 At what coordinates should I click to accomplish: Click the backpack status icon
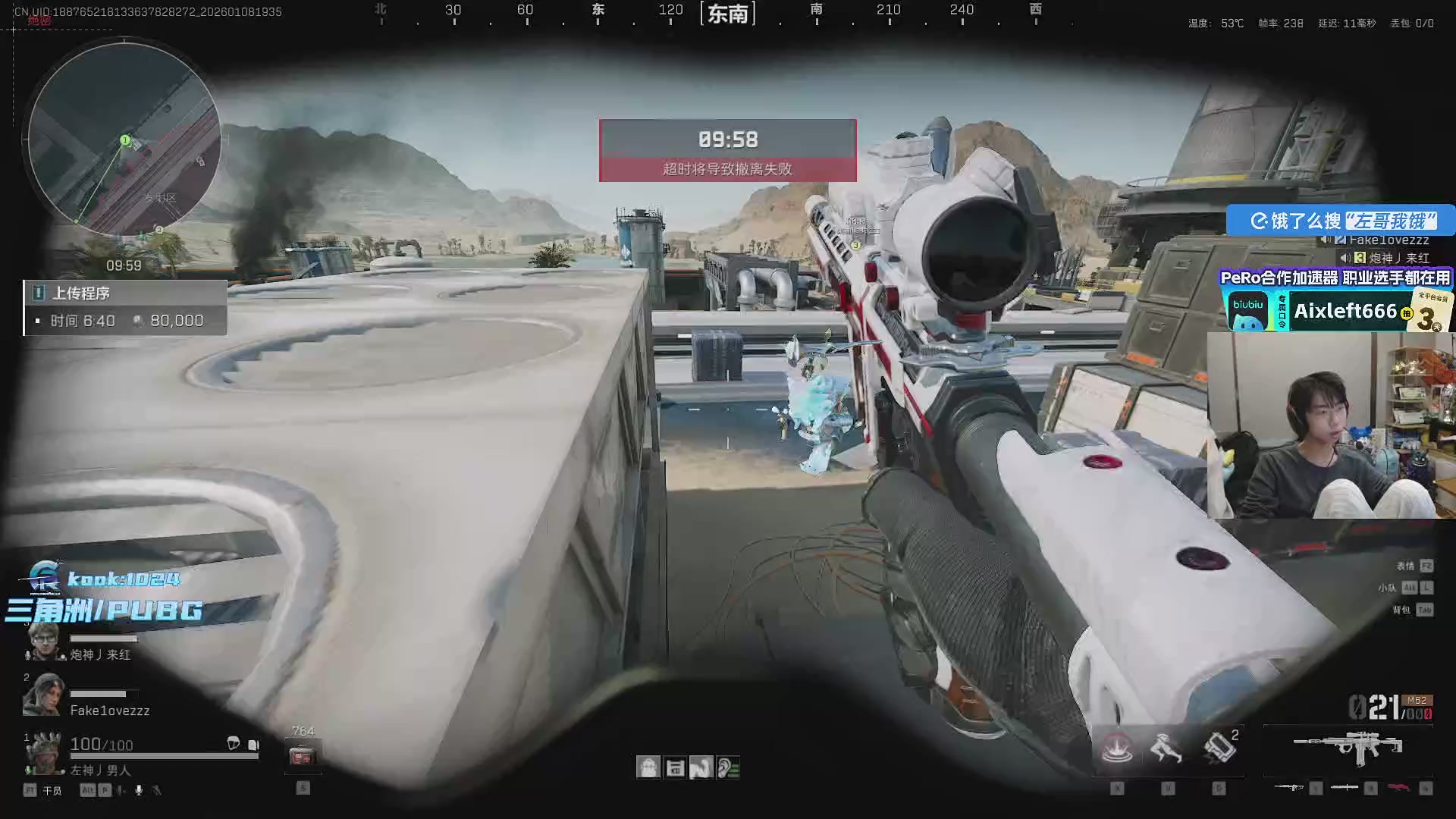click(x=648, y=767)
